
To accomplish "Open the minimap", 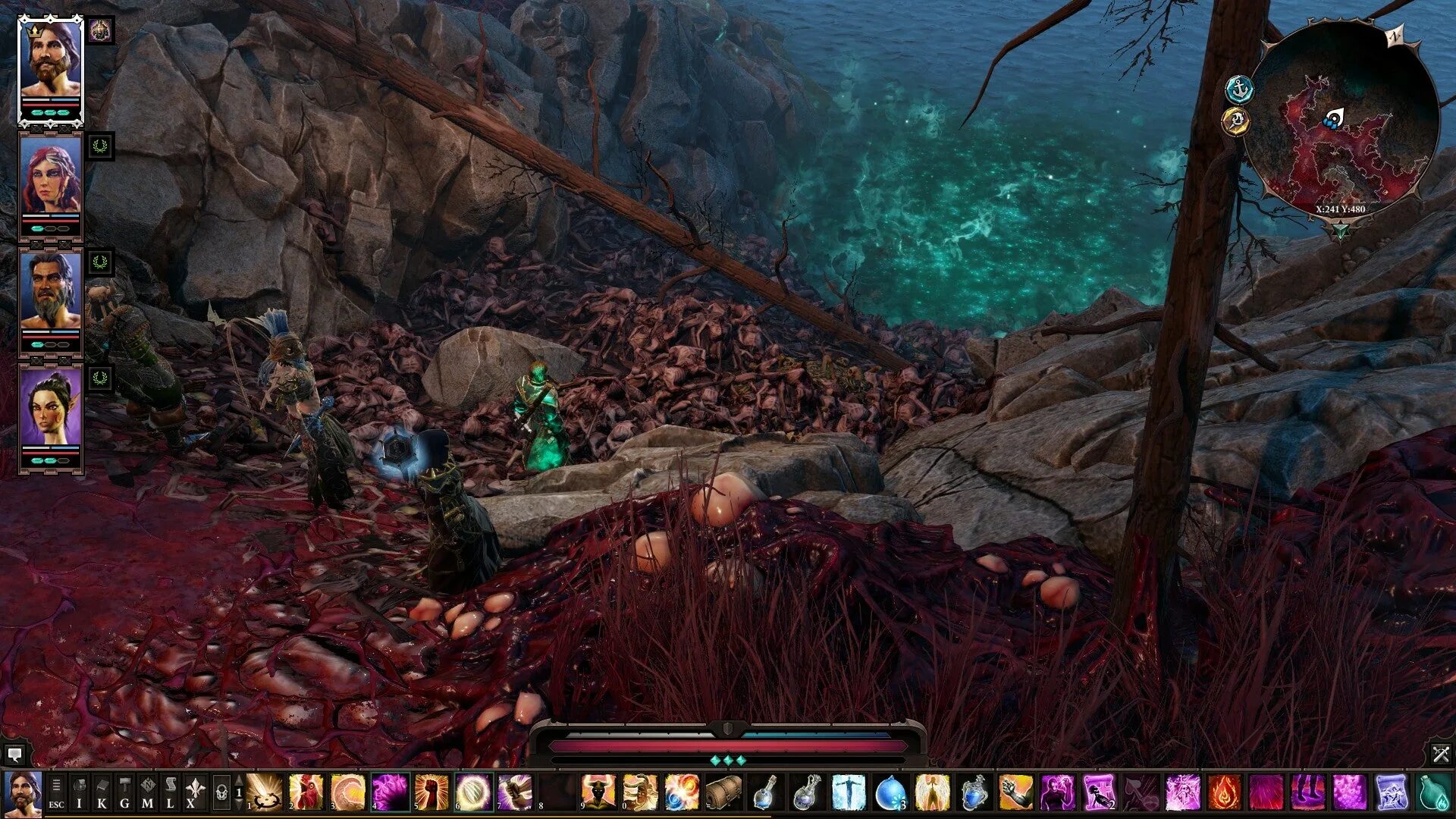I will coord(1341,121).
